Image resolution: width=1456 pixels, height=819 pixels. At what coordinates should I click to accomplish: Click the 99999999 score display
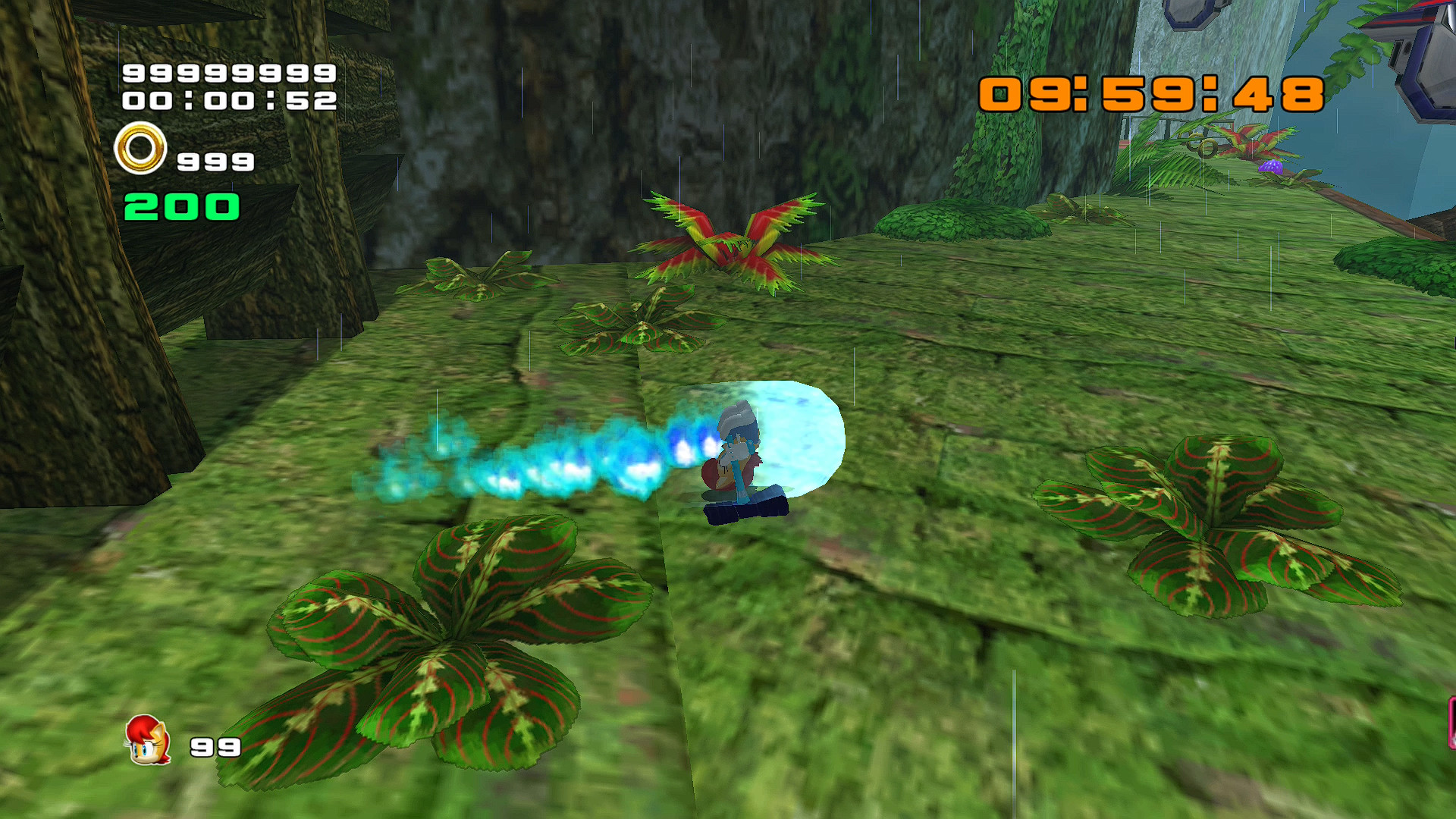tap(227, 76)
